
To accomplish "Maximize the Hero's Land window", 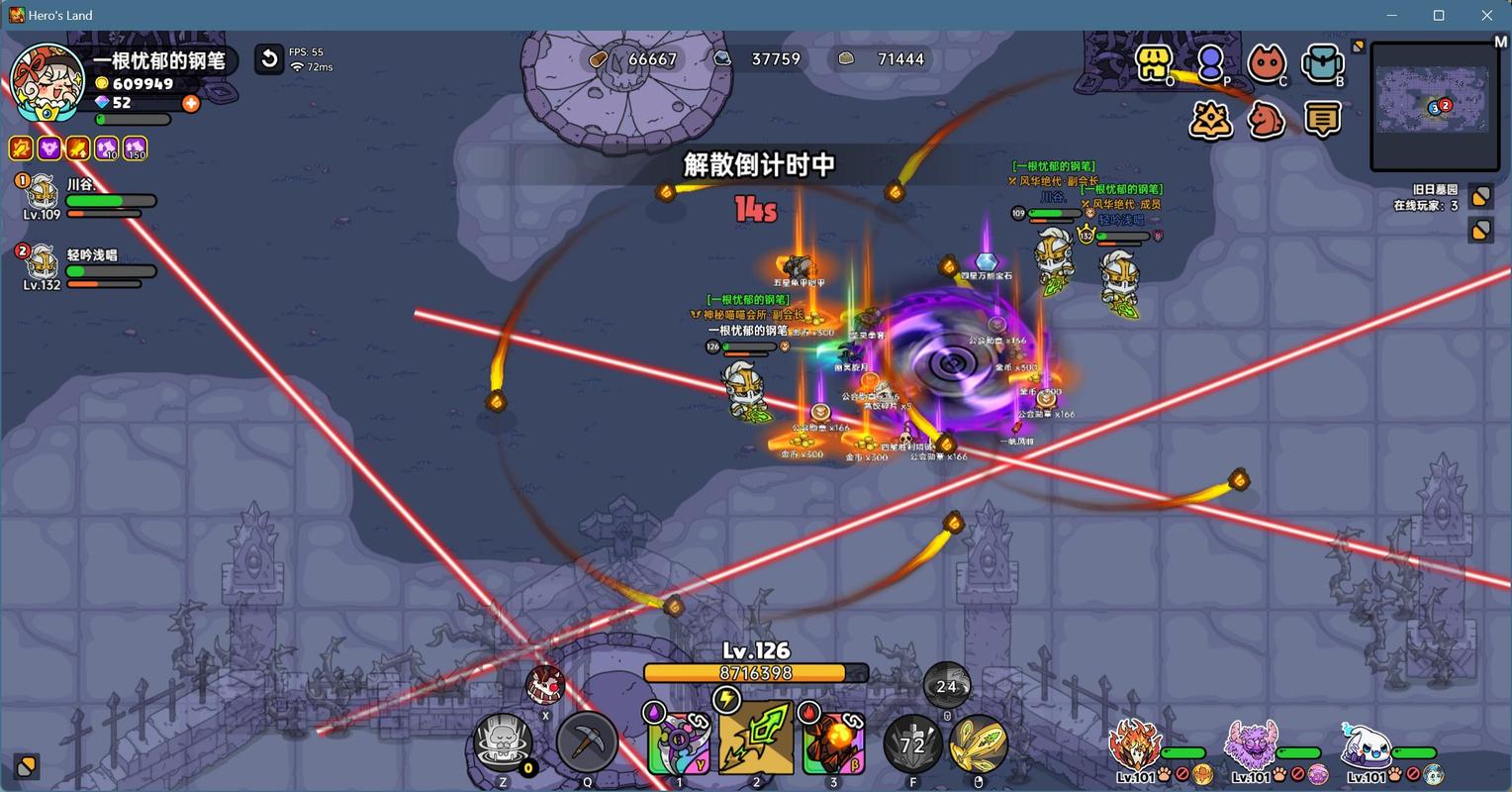I will (1439, 15).
